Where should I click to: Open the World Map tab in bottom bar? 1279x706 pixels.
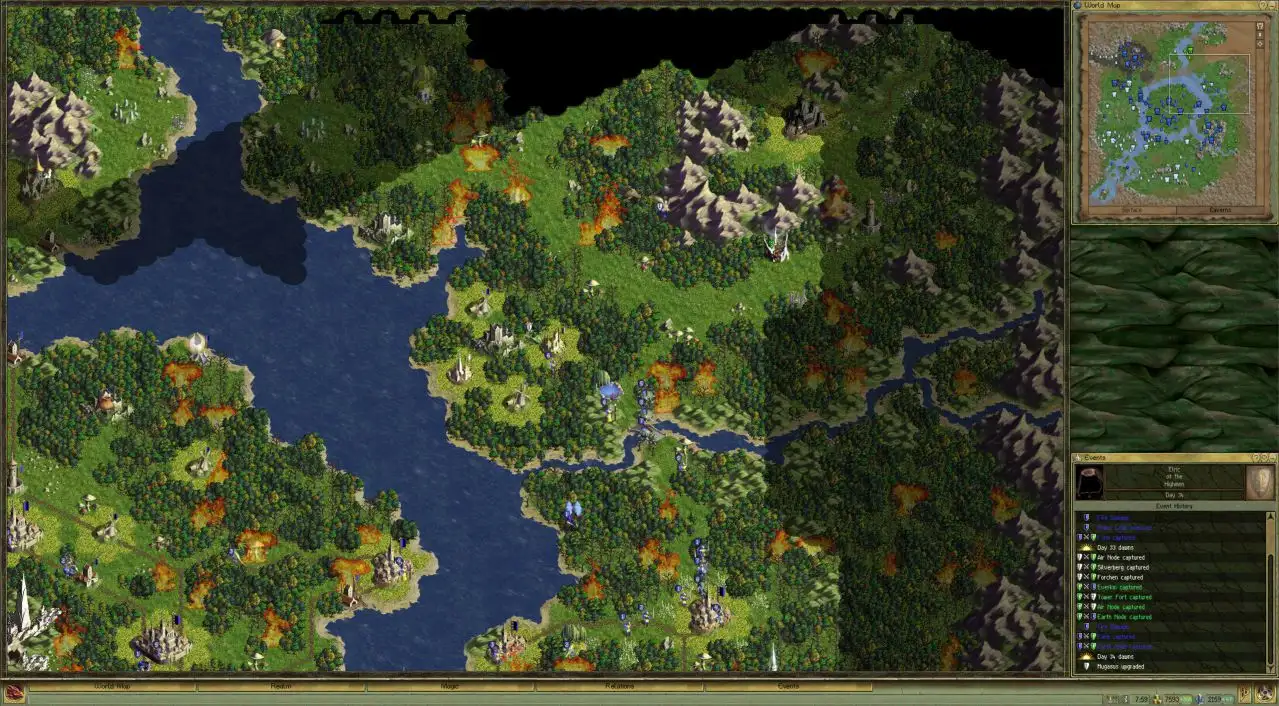click(112, 687)
